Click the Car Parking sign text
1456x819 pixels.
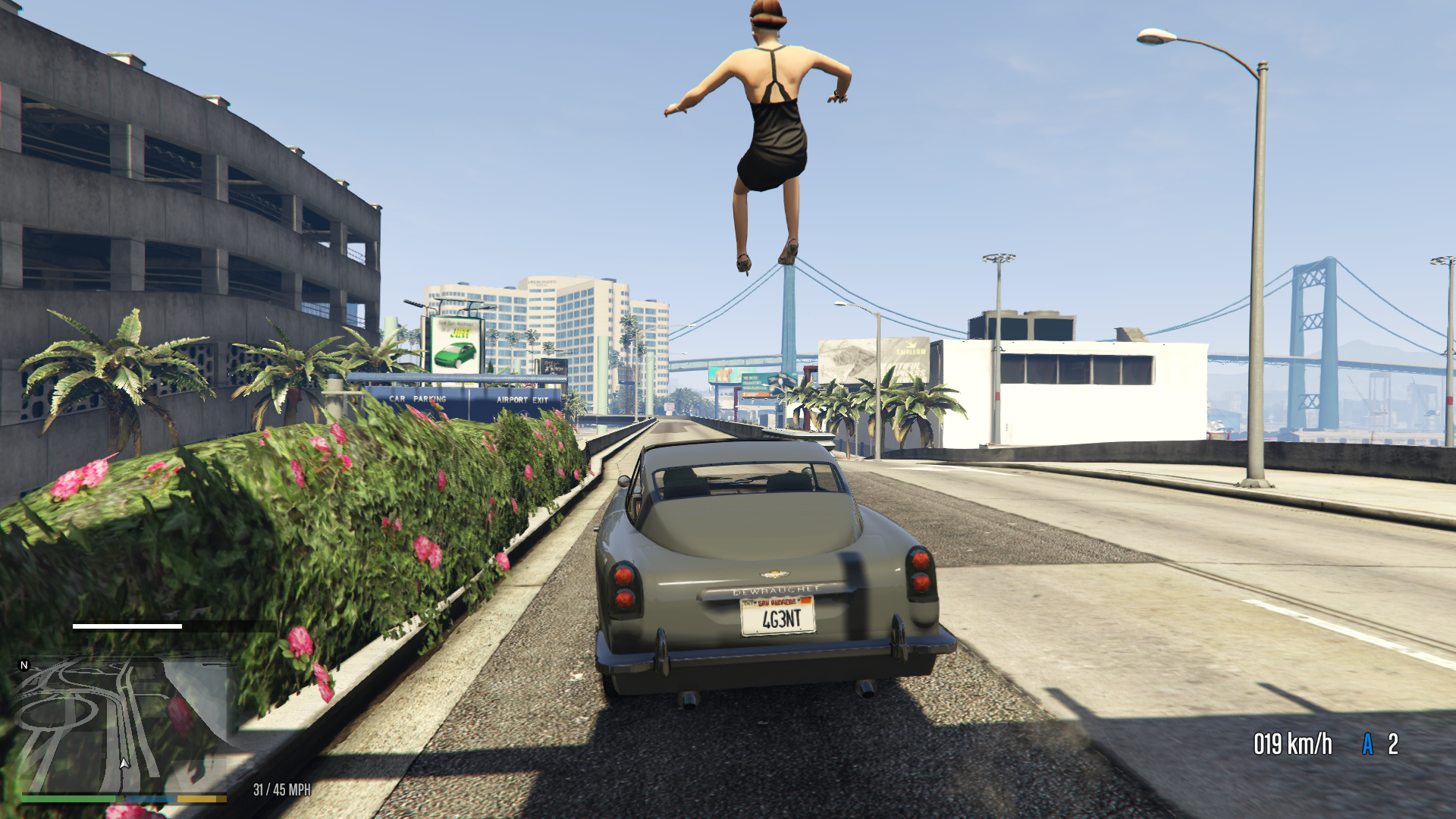(x=417, y=400)
